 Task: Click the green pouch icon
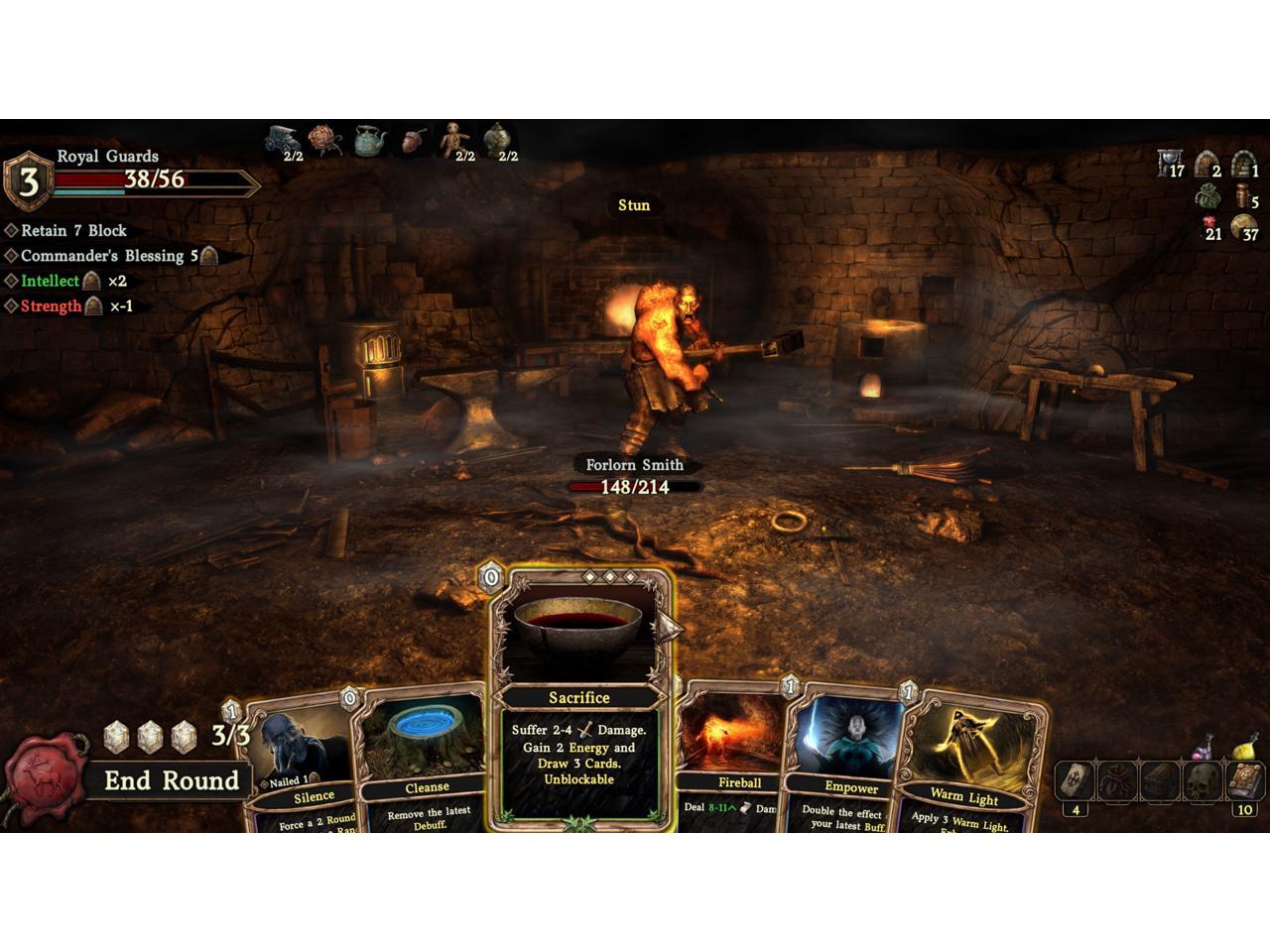[1207, 196]
